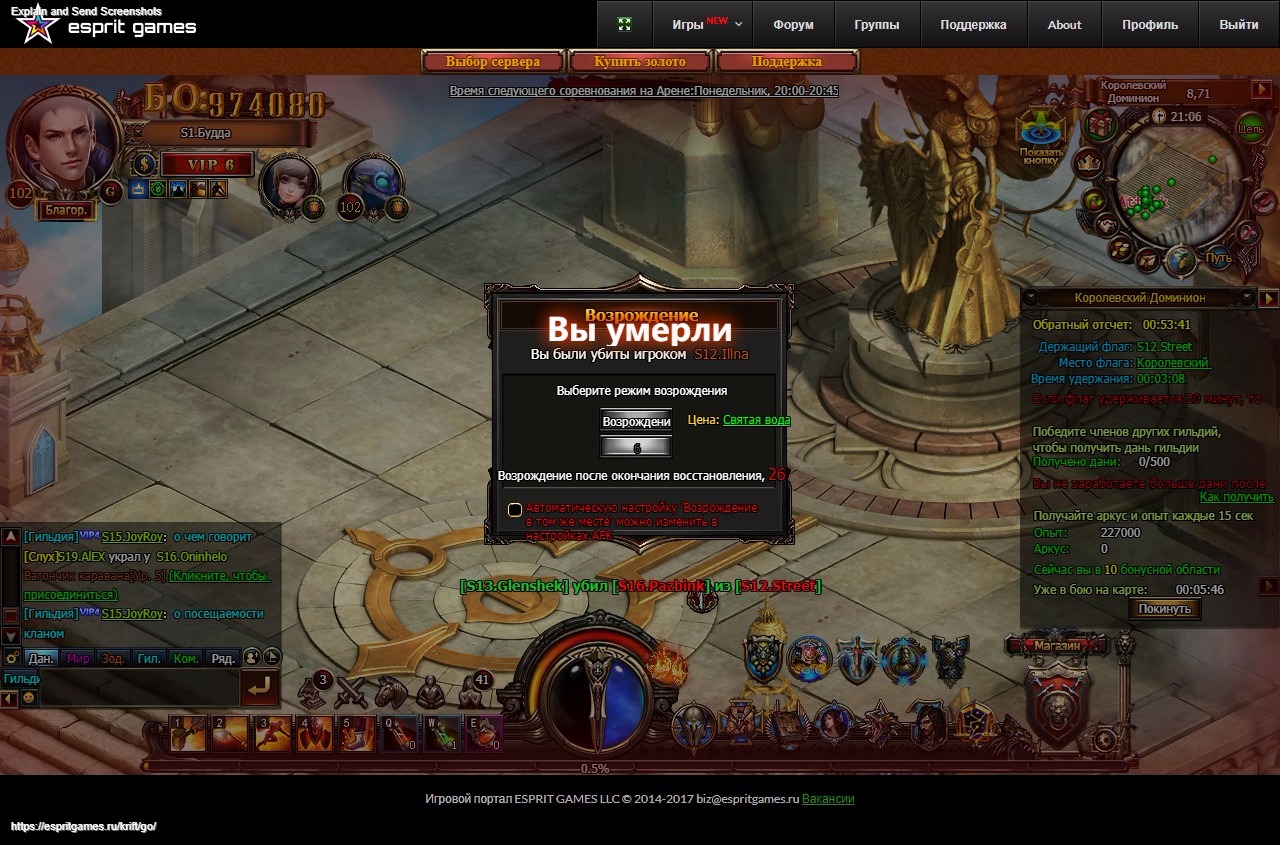Click the Путь path button
Viewport: 1280px width, 845px height.
click(1218, 258)
